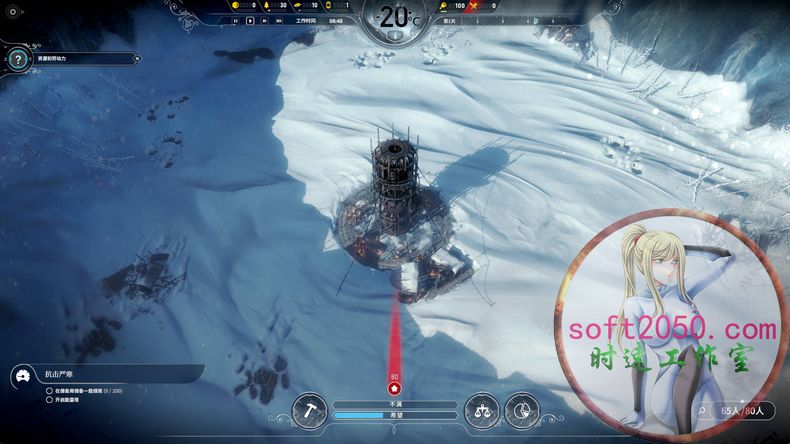
Task: Pause the game speed
Action: point(236,20)
